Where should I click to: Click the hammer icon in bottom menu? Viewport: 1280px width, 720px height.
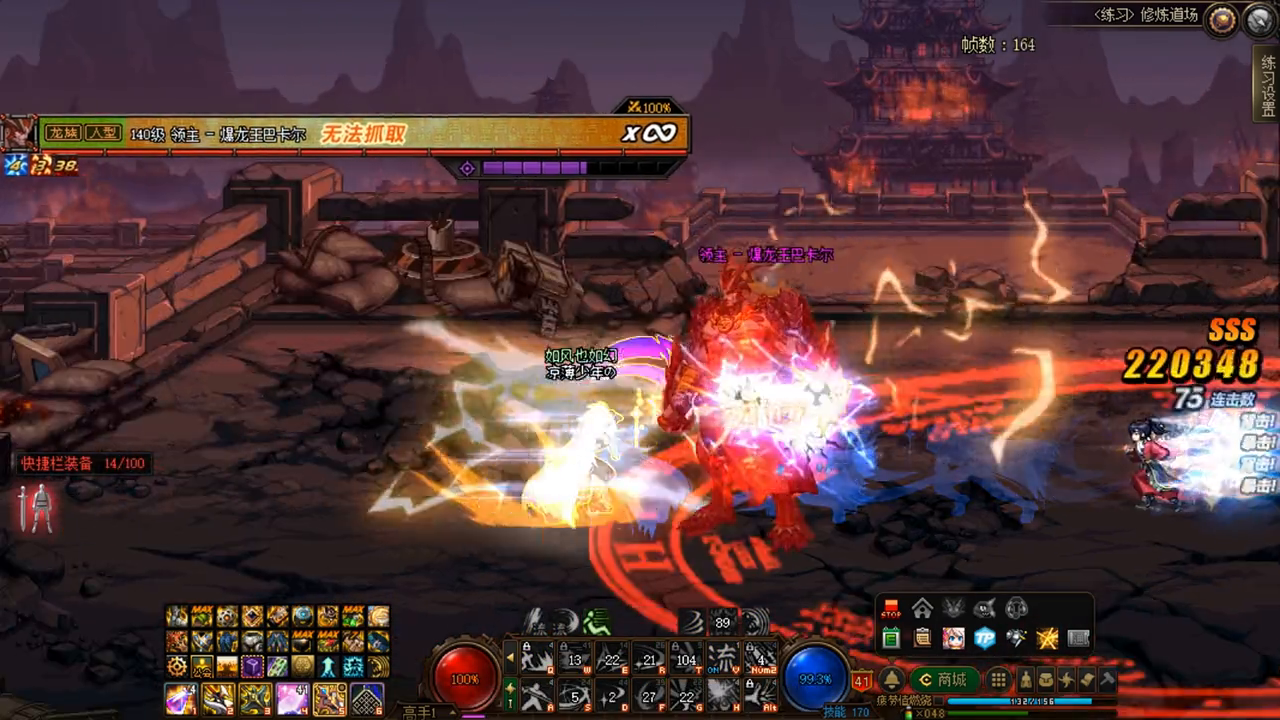pos(1107,680)
